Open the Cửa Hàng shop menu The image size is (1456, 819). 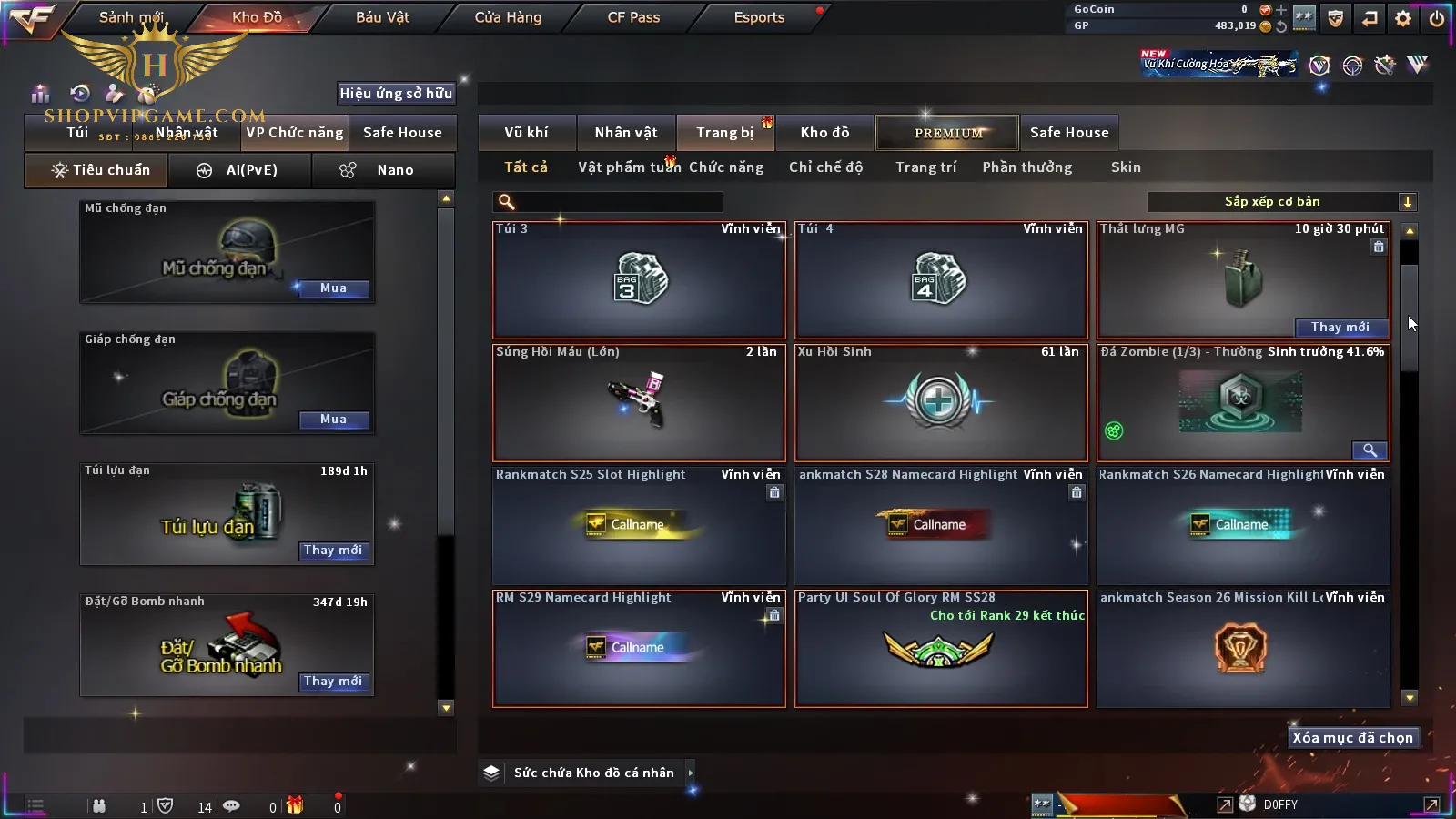pyautogui.click(x=508, y=17)
